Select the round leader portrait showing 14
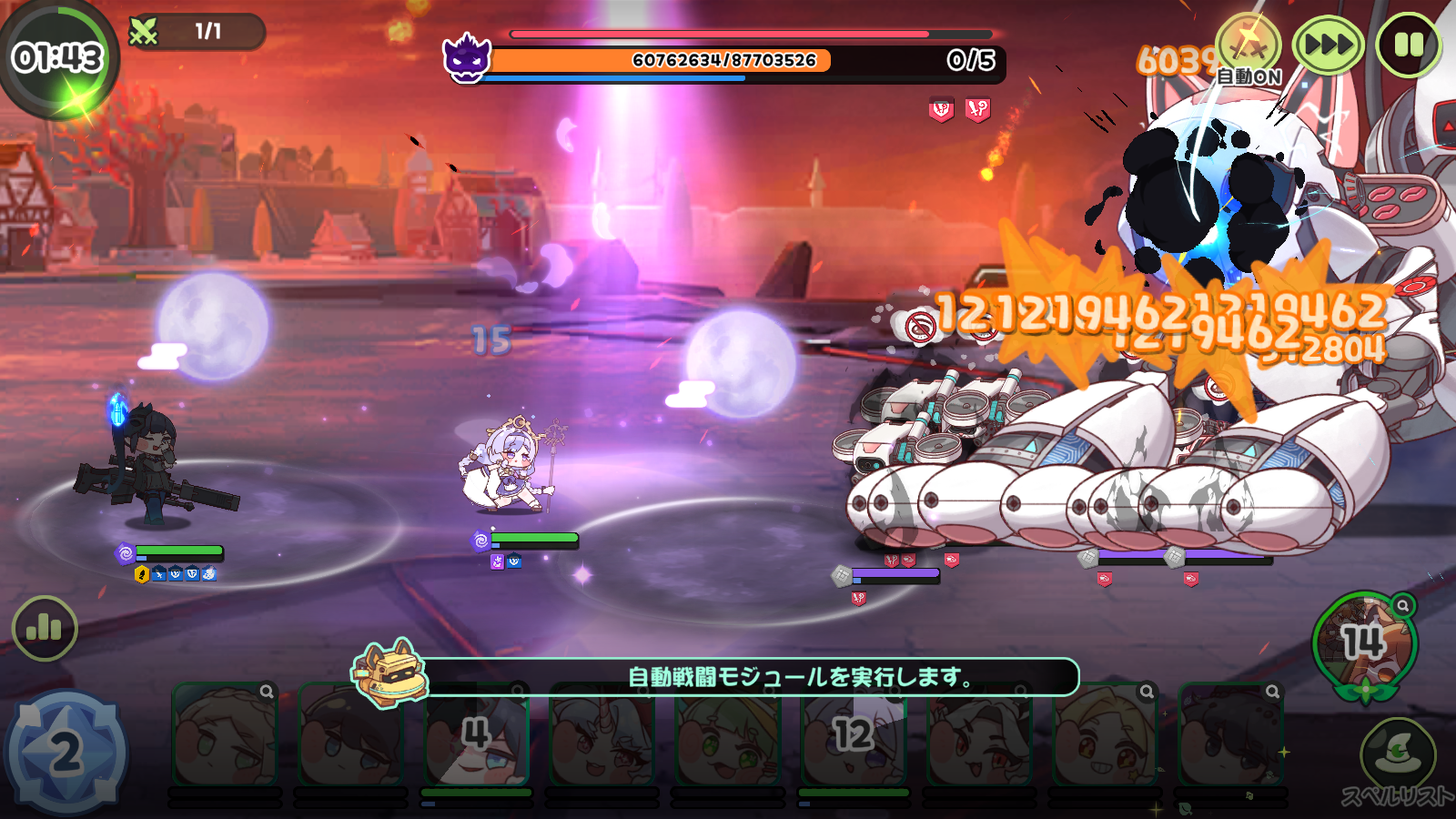The width and height of the screenshot is (1456, 819). pyautogui.click(x=1364, y=643)
